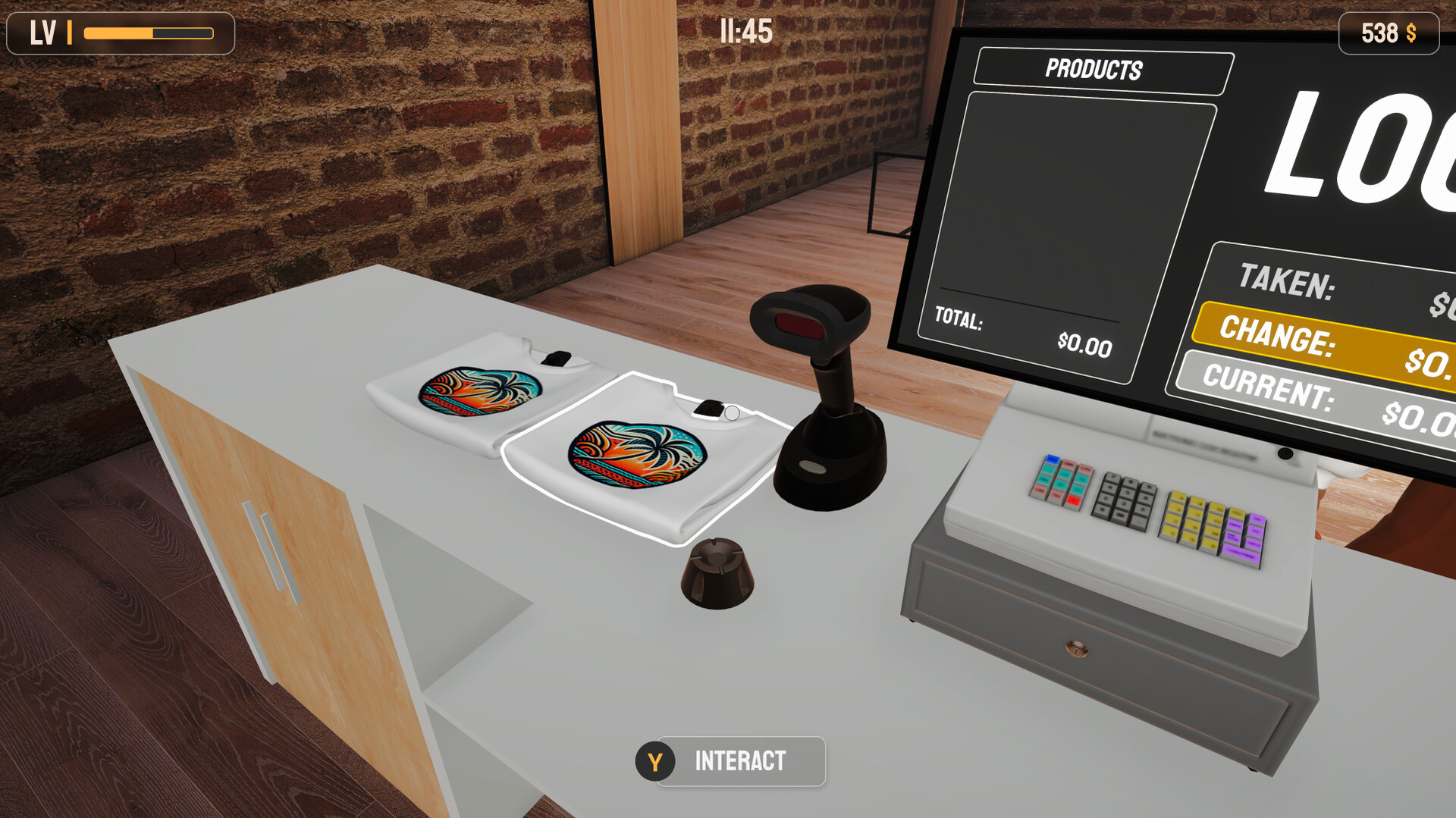Click the dollar sign on the money counter
Image resolution: width=1456 pixels, height=818 pixels.
(1412, 33)
